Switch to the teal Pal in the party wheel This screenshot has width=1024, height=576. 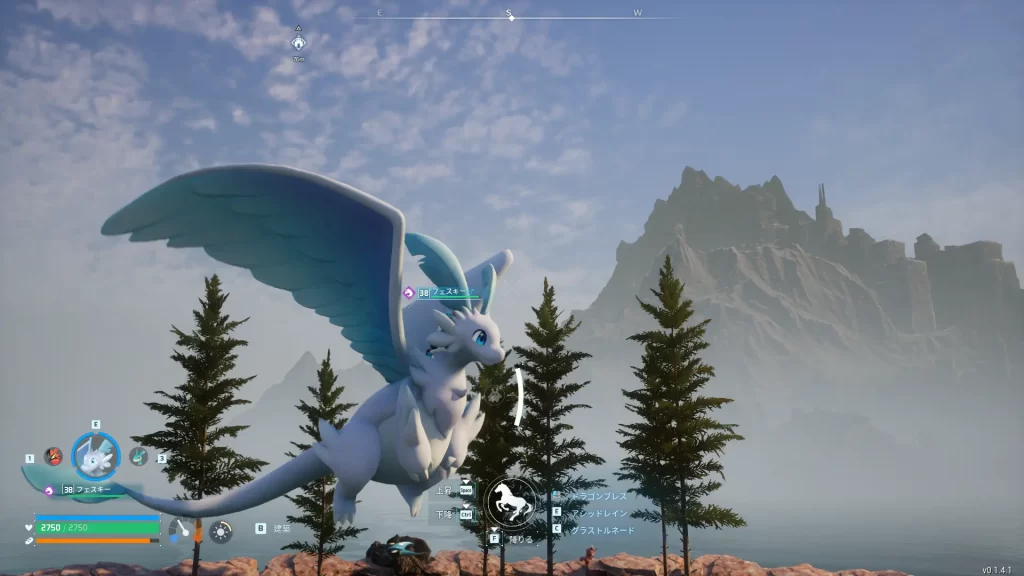tap(139, 456)
